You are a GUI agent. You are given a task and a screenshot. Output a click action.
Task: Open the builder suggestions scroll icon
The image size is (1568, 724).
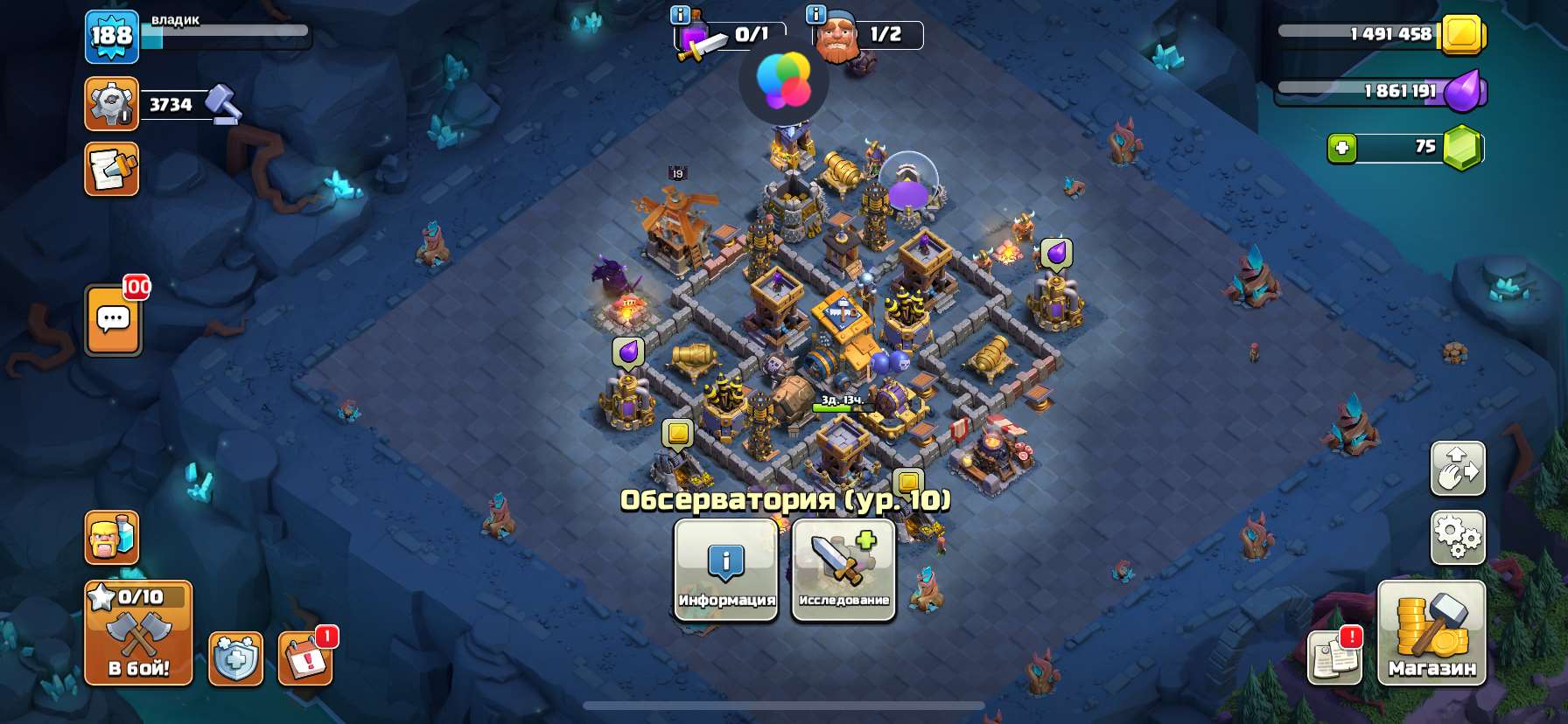[x=110, y=170]
